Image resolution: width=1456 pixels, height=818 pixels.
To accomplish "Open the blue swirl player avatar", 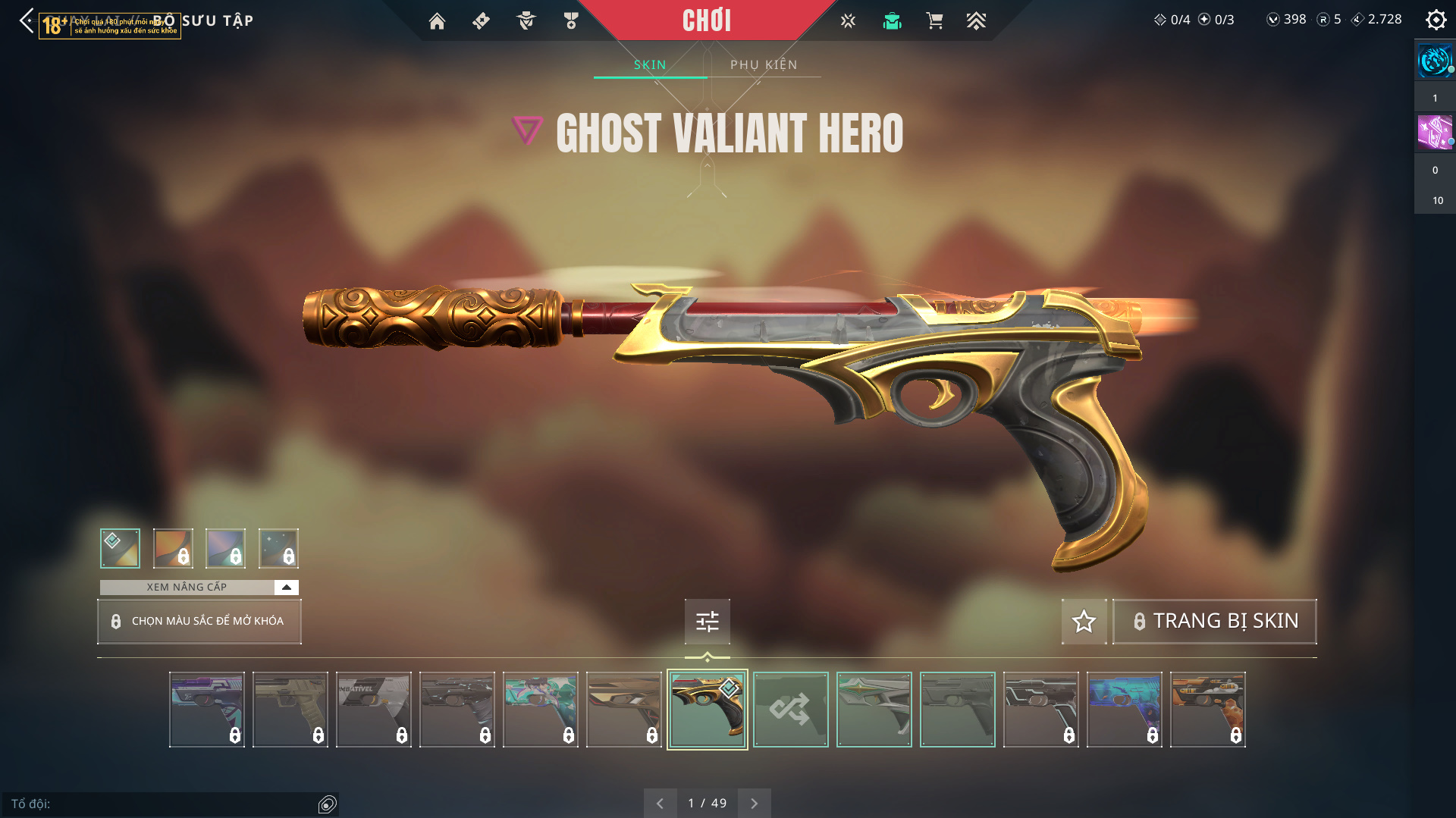I will pos(1434,61).
